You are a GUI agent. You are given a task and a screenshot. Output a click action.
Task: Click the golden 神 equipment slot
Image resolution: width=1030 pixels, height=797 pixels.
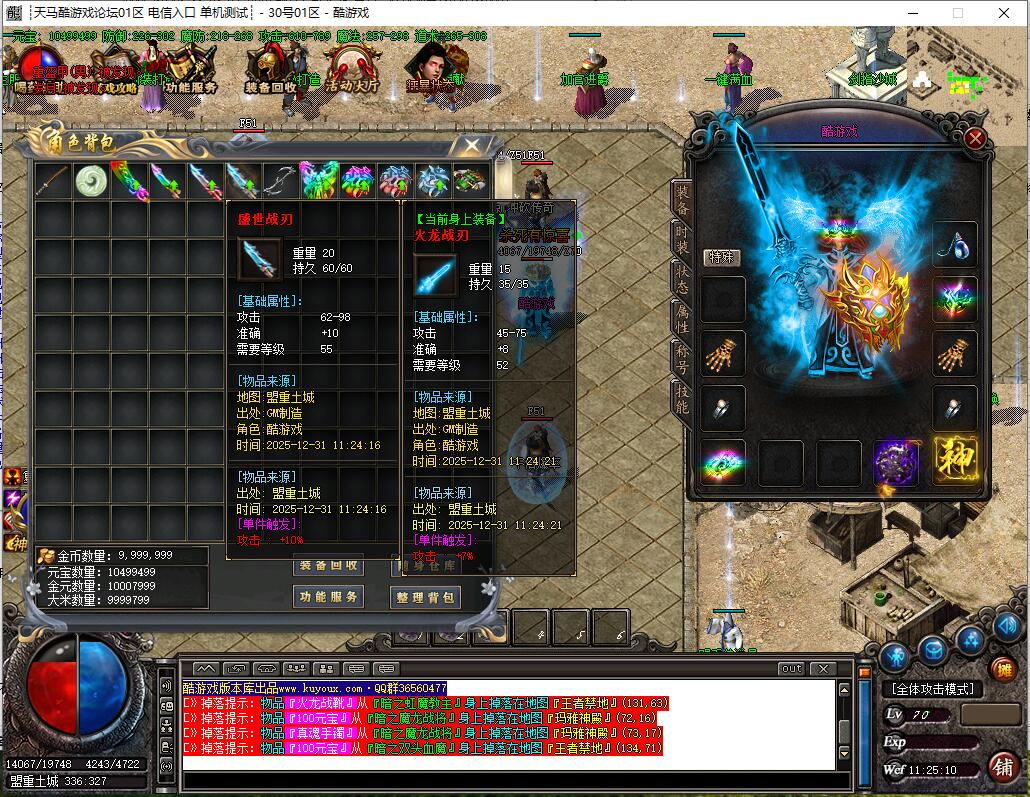click(955, 462)
